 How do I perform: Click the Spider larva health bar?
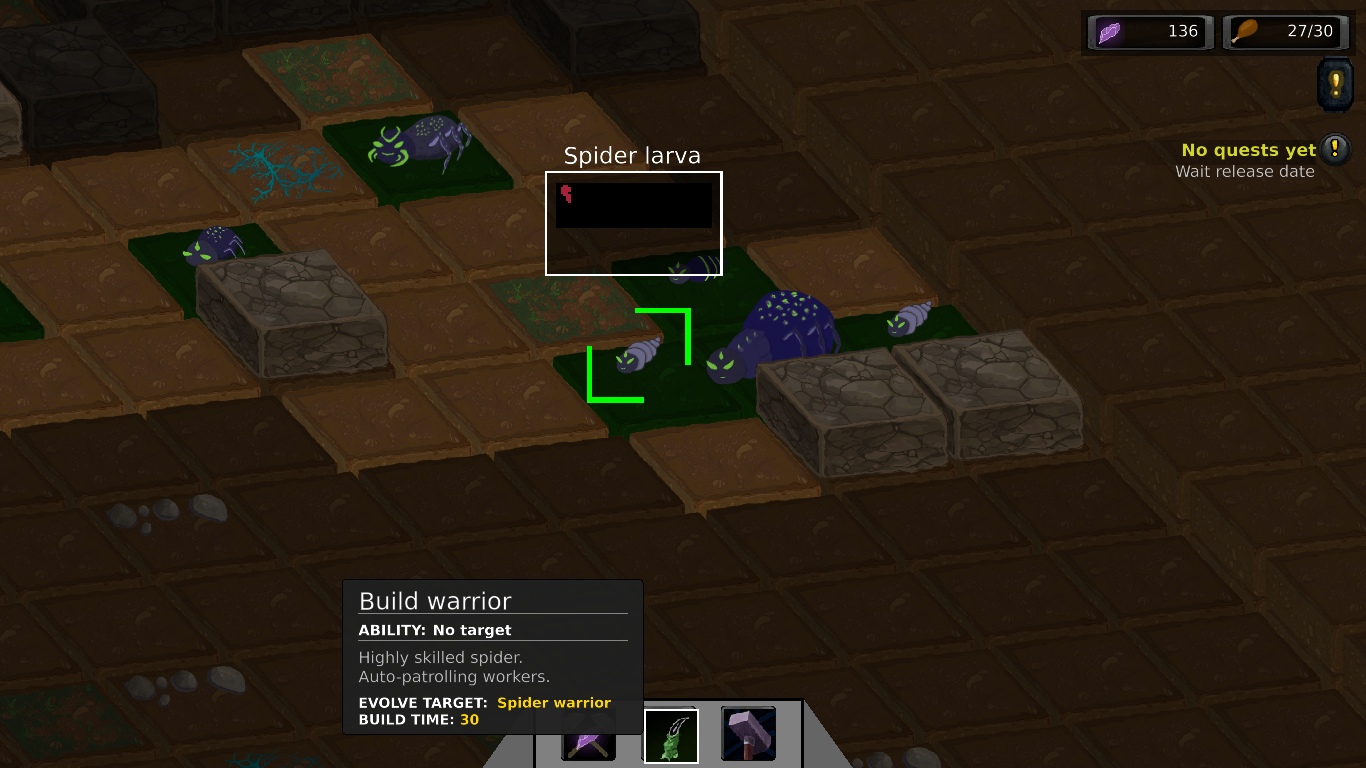click(x=633, y=203)
